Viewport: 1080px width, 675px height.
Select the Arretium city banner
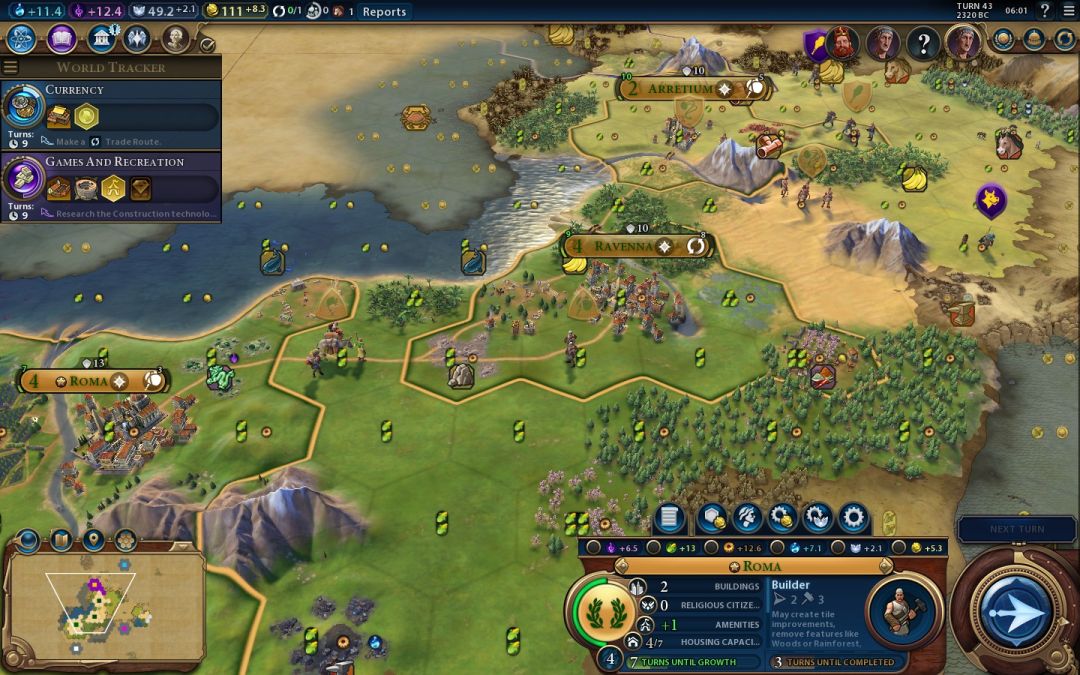681,89
